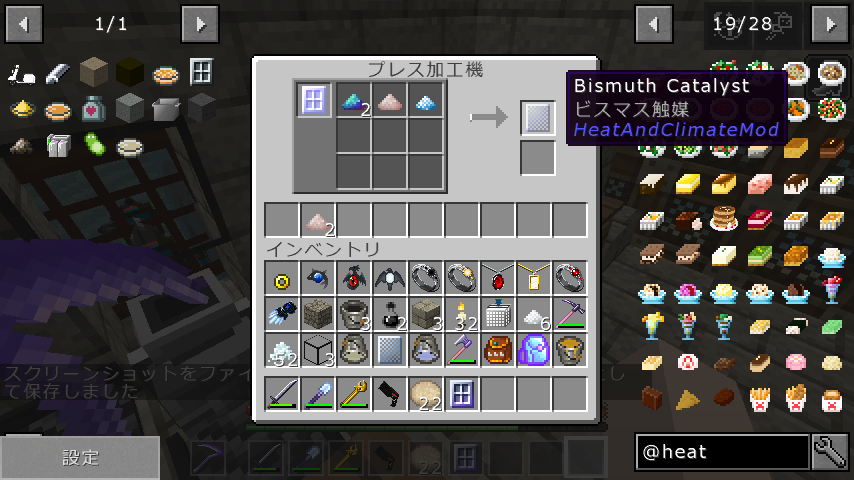Choose the scooter item in bookmarks
The width and height of the screenshot is (854, 480).
22,73
